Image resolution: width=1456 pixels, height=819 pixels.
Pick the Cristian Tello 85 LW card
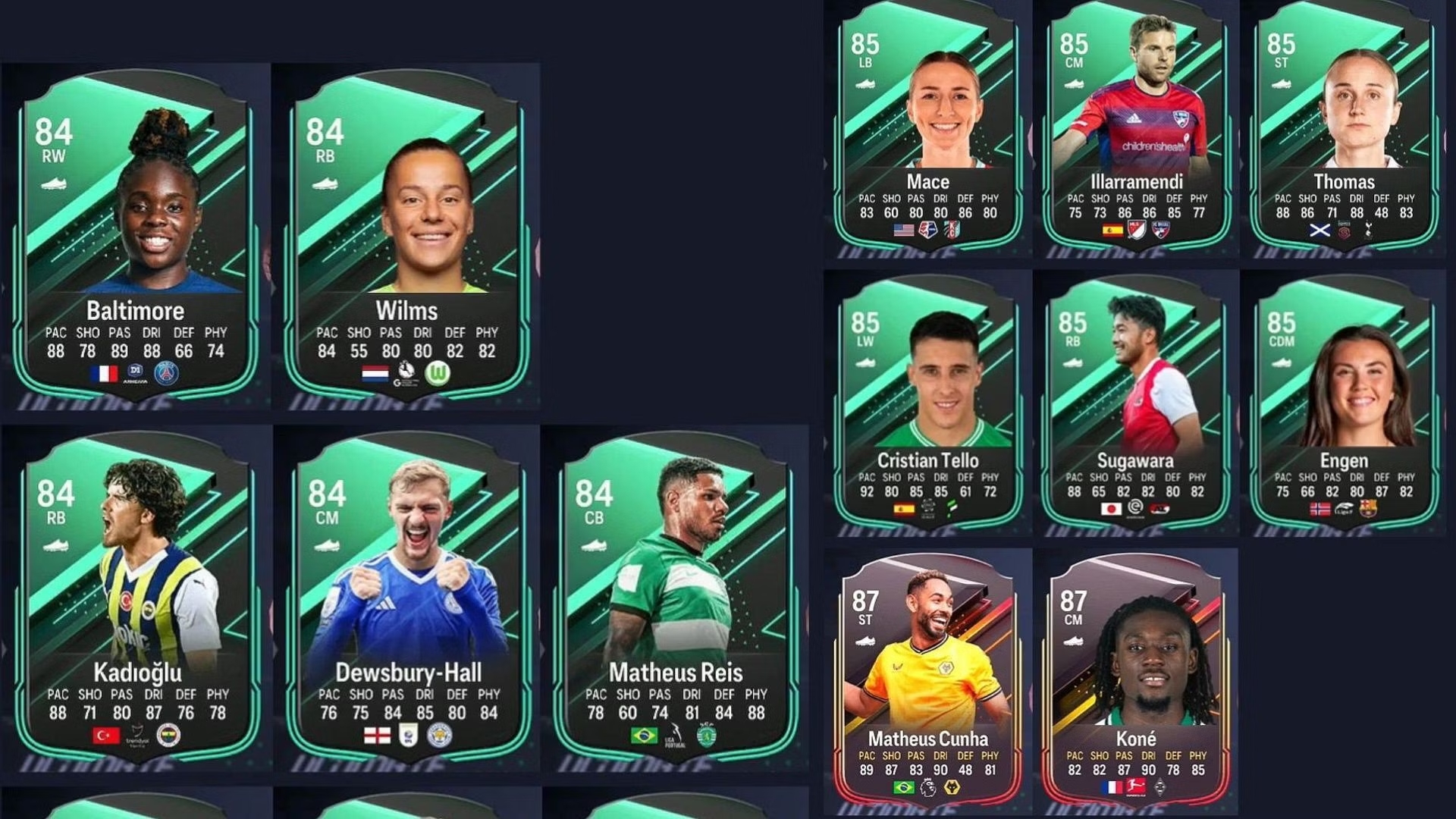click(927, 406)
